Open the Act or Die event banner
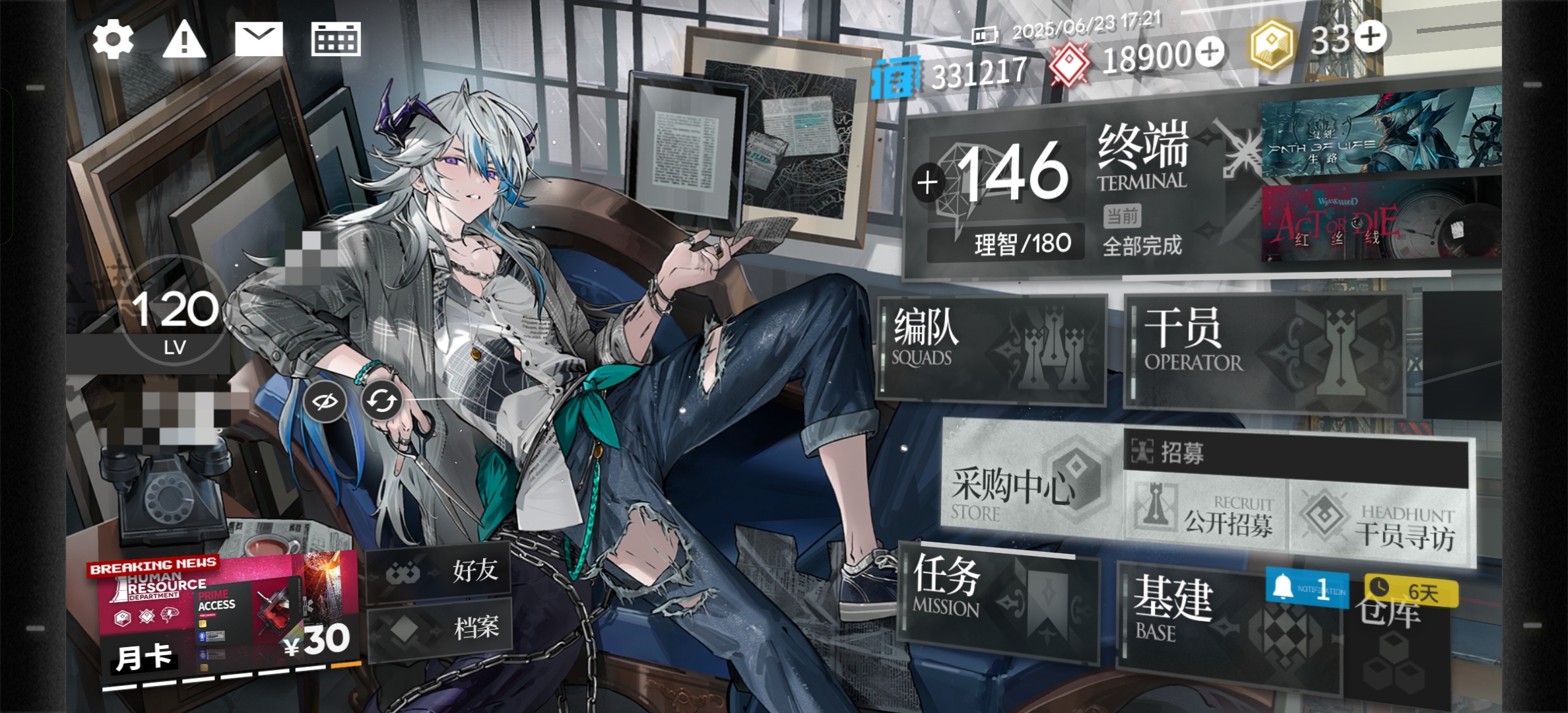The width and height of the screenshot is (1568, 713). pyautogui.click(x=1379, y=224)
